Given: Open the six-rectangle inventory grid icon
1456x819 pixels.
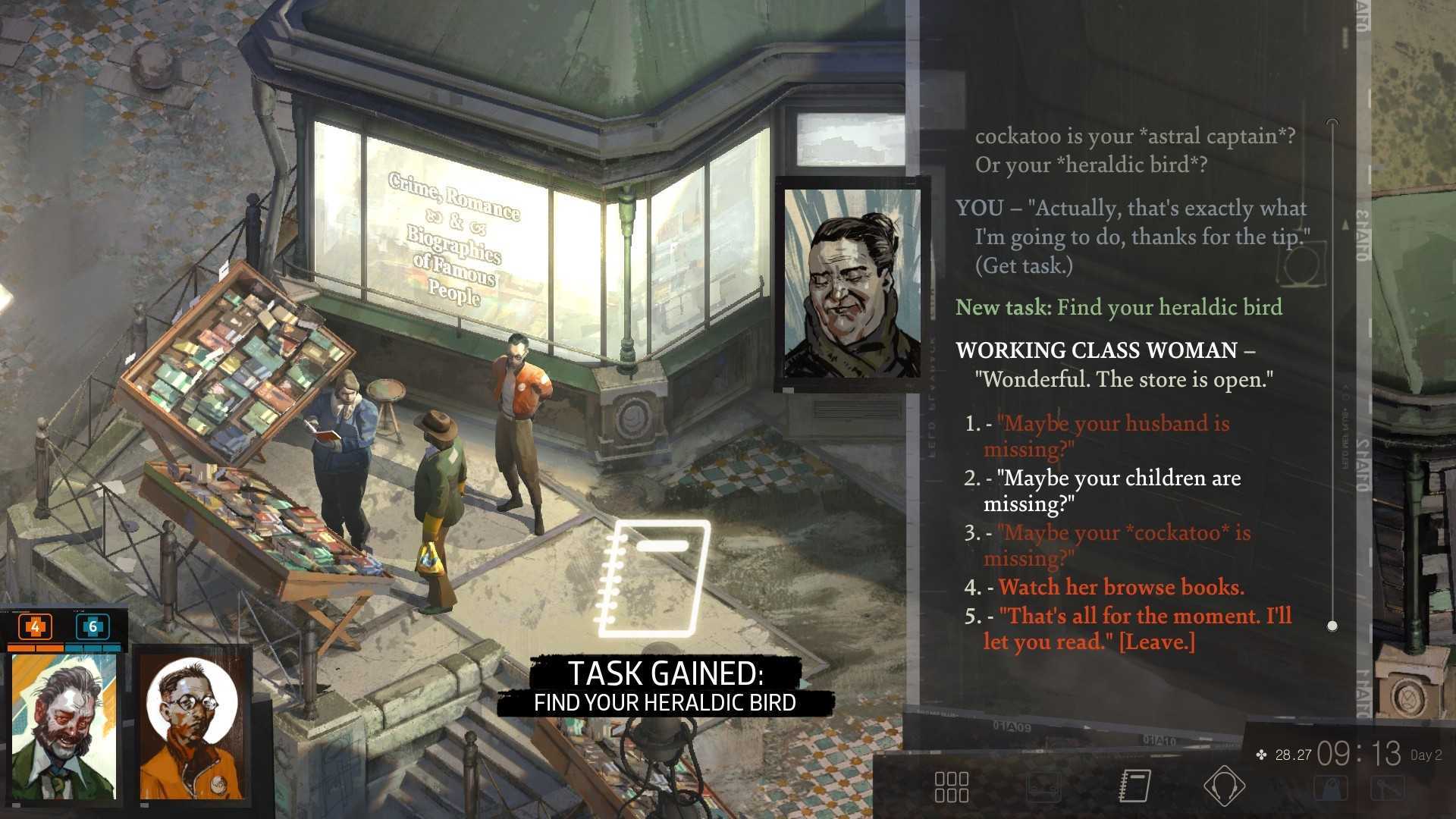Looking at the screenshot, I should (x=951, y=786).
